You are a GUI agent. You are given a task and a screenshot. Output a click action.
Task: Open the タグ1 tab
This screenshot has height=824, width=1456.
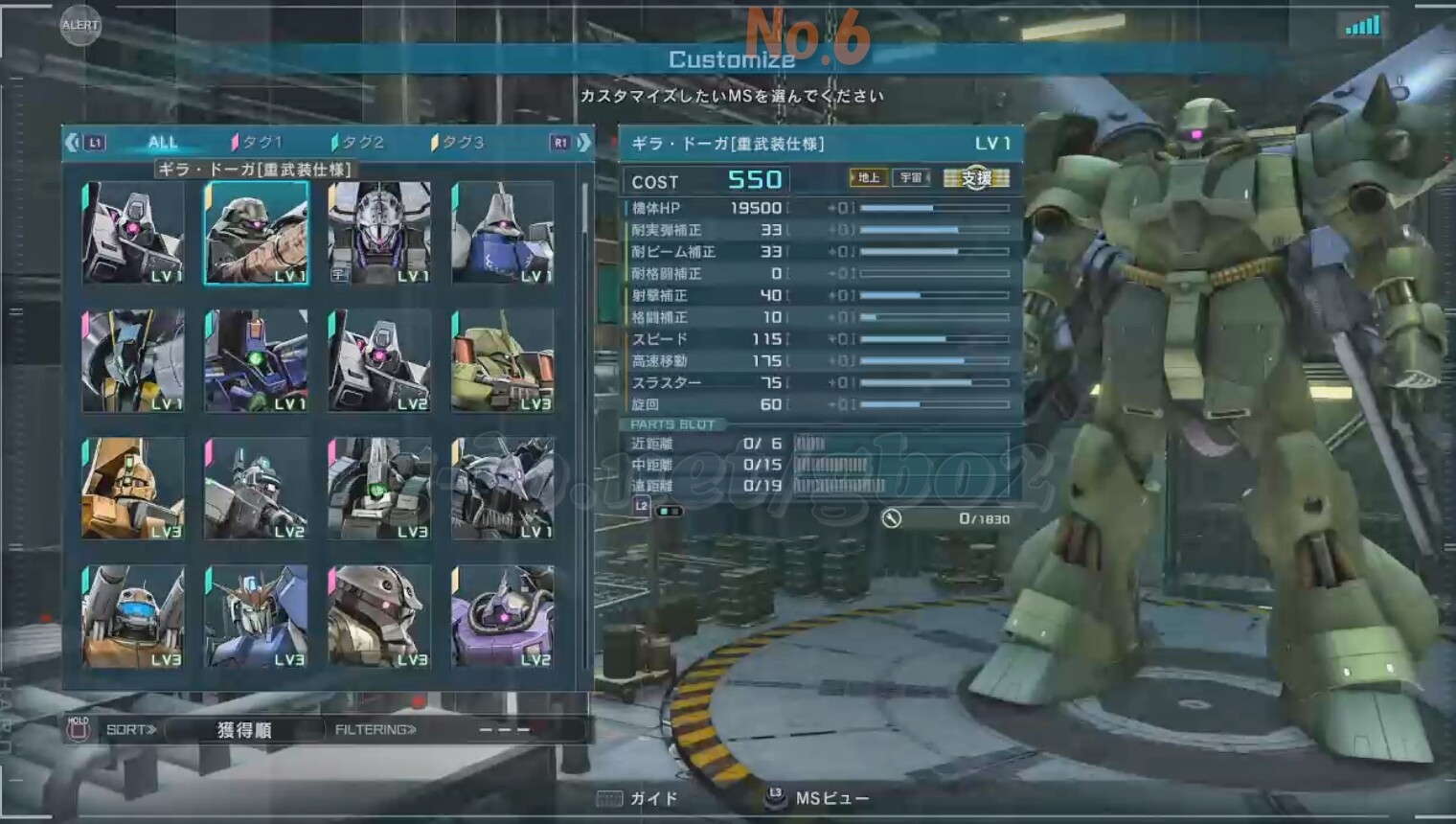[259, 143]
